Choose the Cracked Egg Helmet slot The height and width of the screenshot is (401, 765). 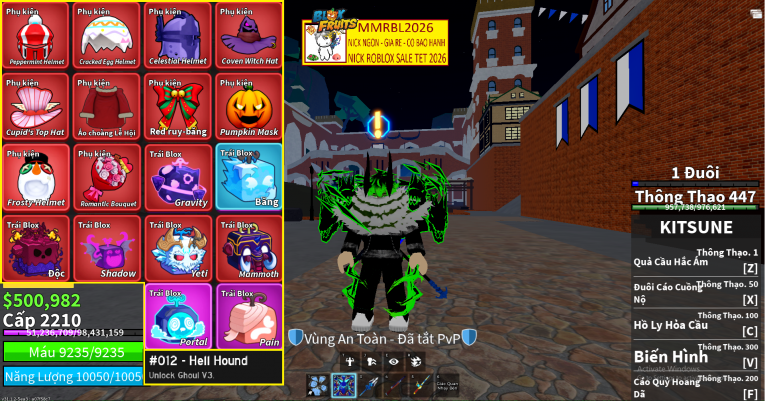click(107, 35)
